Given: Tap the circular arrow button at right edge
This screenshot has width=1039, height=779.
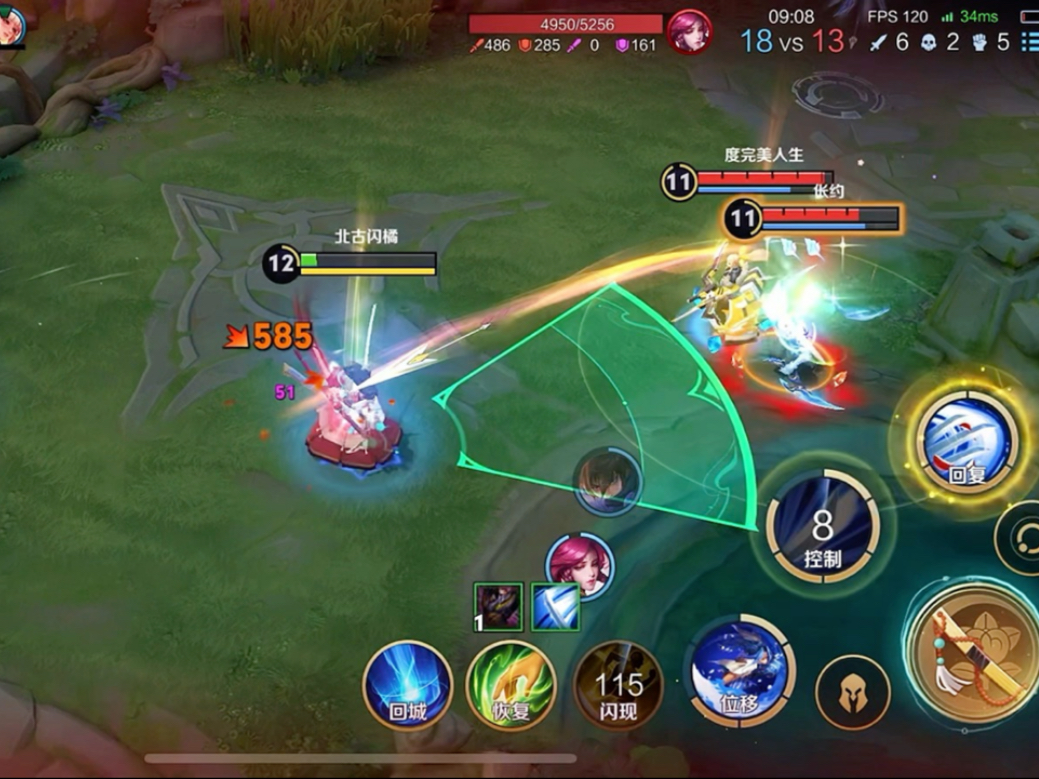Looking at the screenshot, I should point(1022,537).
